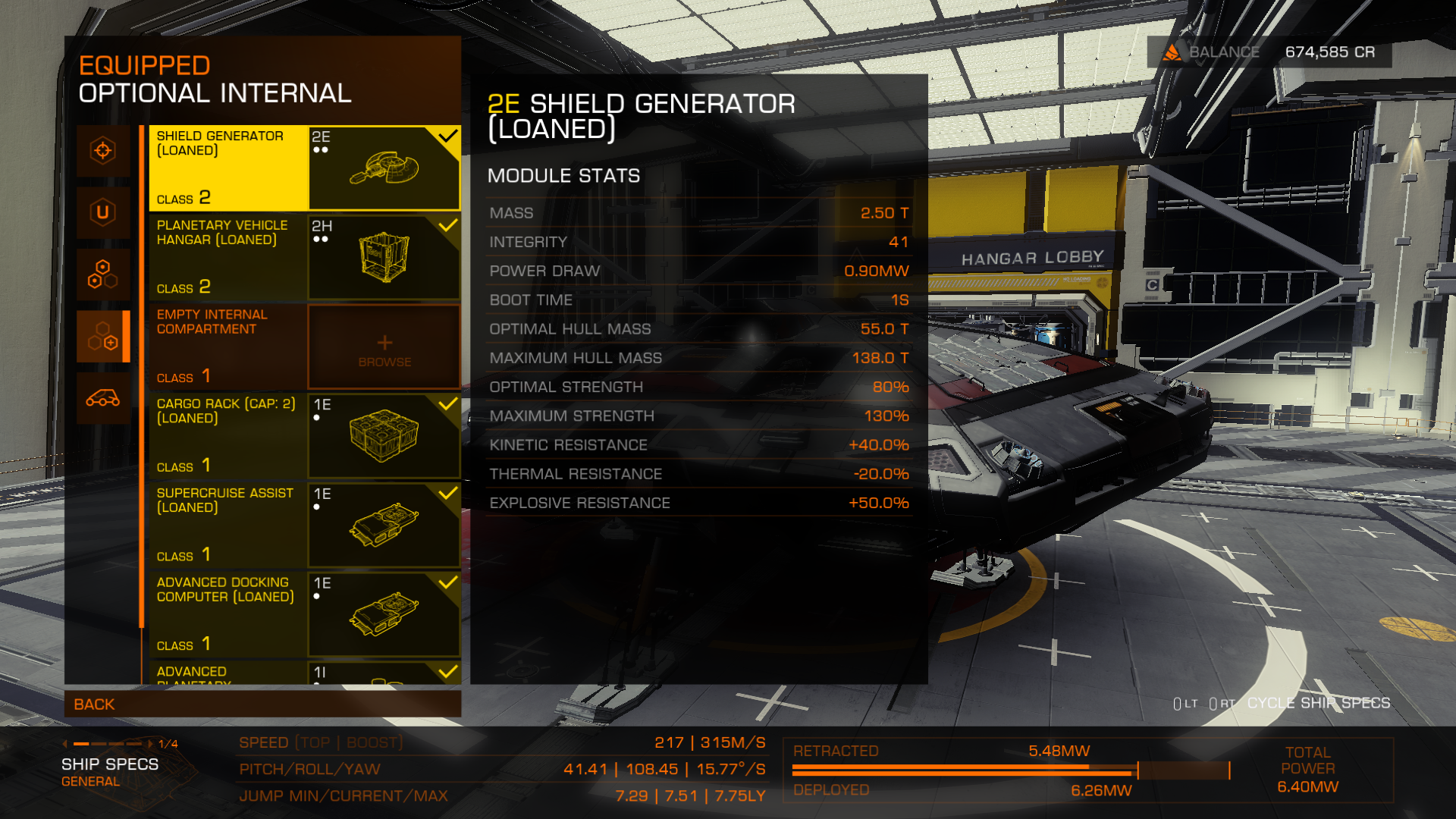Viewport: 1456px width, 819px height.
Task: Select the optional internal hexagons tab
Action: click(103, 336)
